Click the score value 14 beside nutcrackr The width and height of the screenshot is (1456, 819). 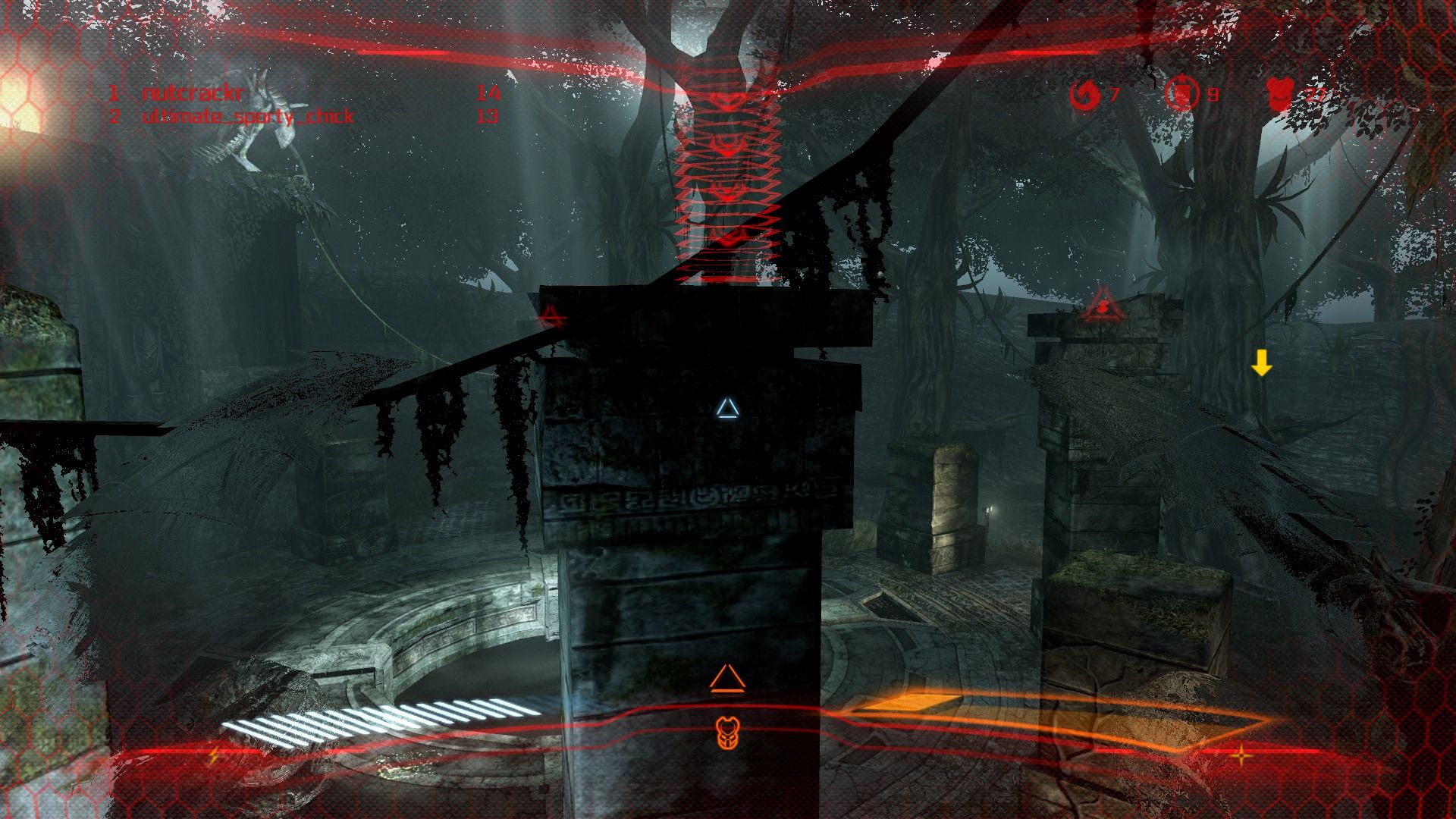(x=488, y=95)
